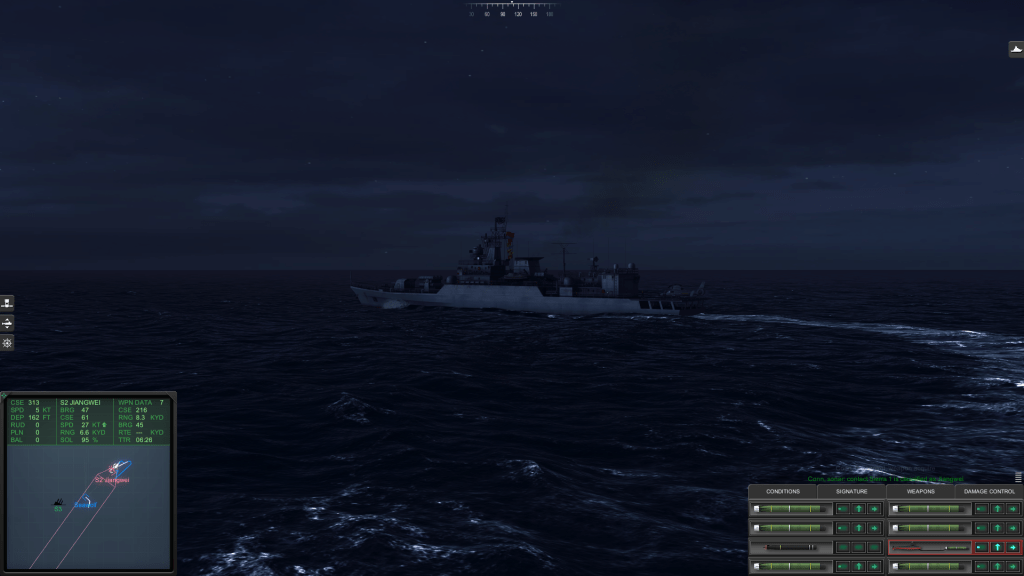This screenshot has height=576, width=1024.
Task: Switch to the Conditions tab
Action: tap(783, 491)
